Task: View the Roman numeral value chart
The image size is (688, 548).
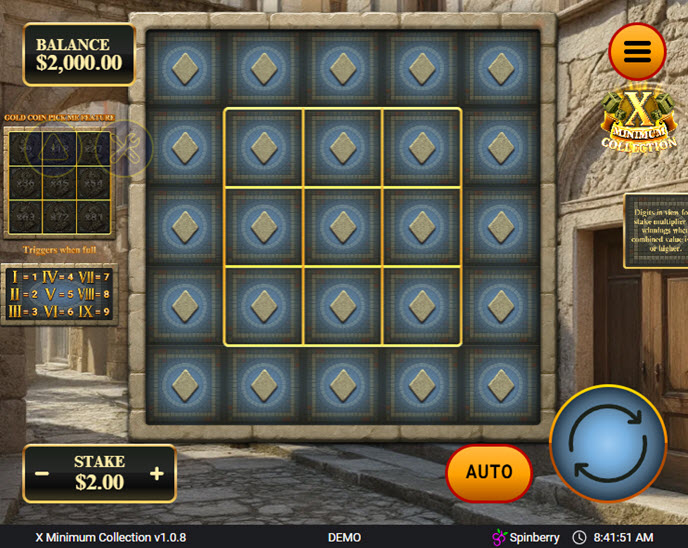Action: [x=59, y=295]
